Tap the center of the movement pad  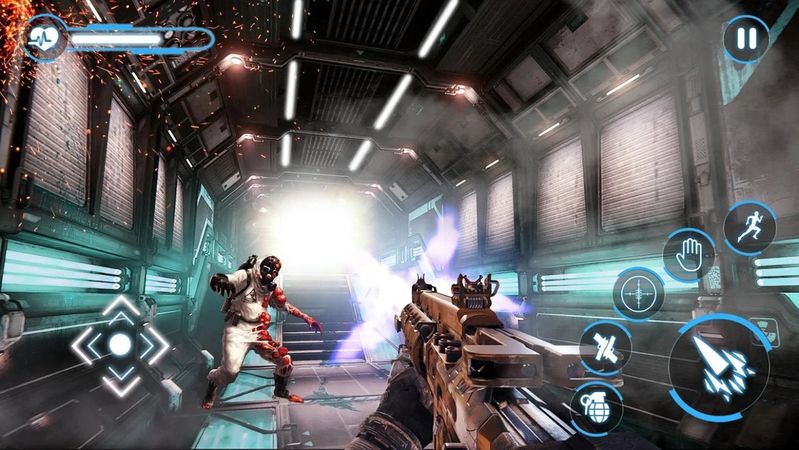pos(120,345)
